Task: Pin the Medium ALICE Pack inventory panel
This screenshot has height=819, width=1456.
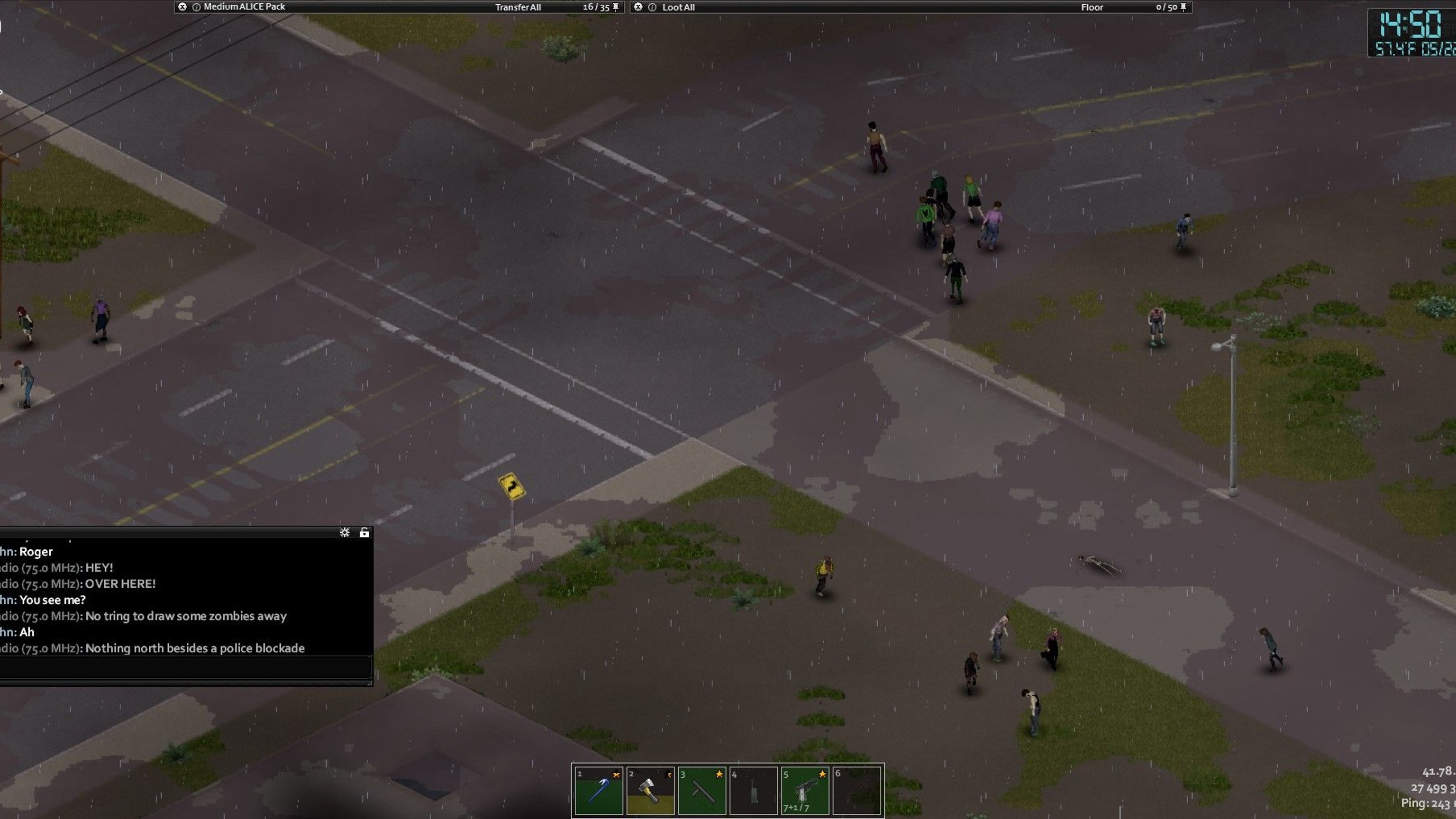Action: (x=616, y=8)
